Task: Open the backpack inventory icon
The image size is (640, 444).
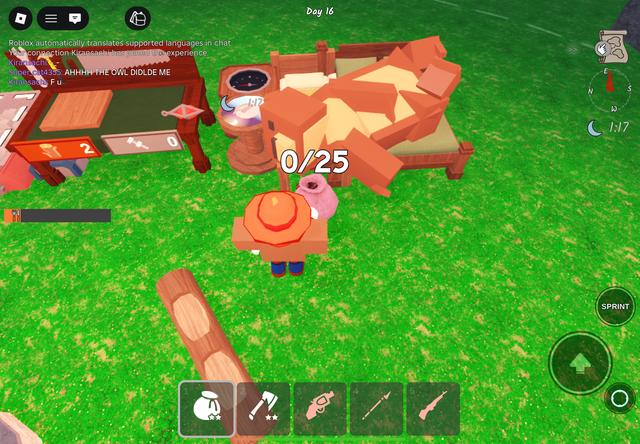Action: (x=138, y=18)
